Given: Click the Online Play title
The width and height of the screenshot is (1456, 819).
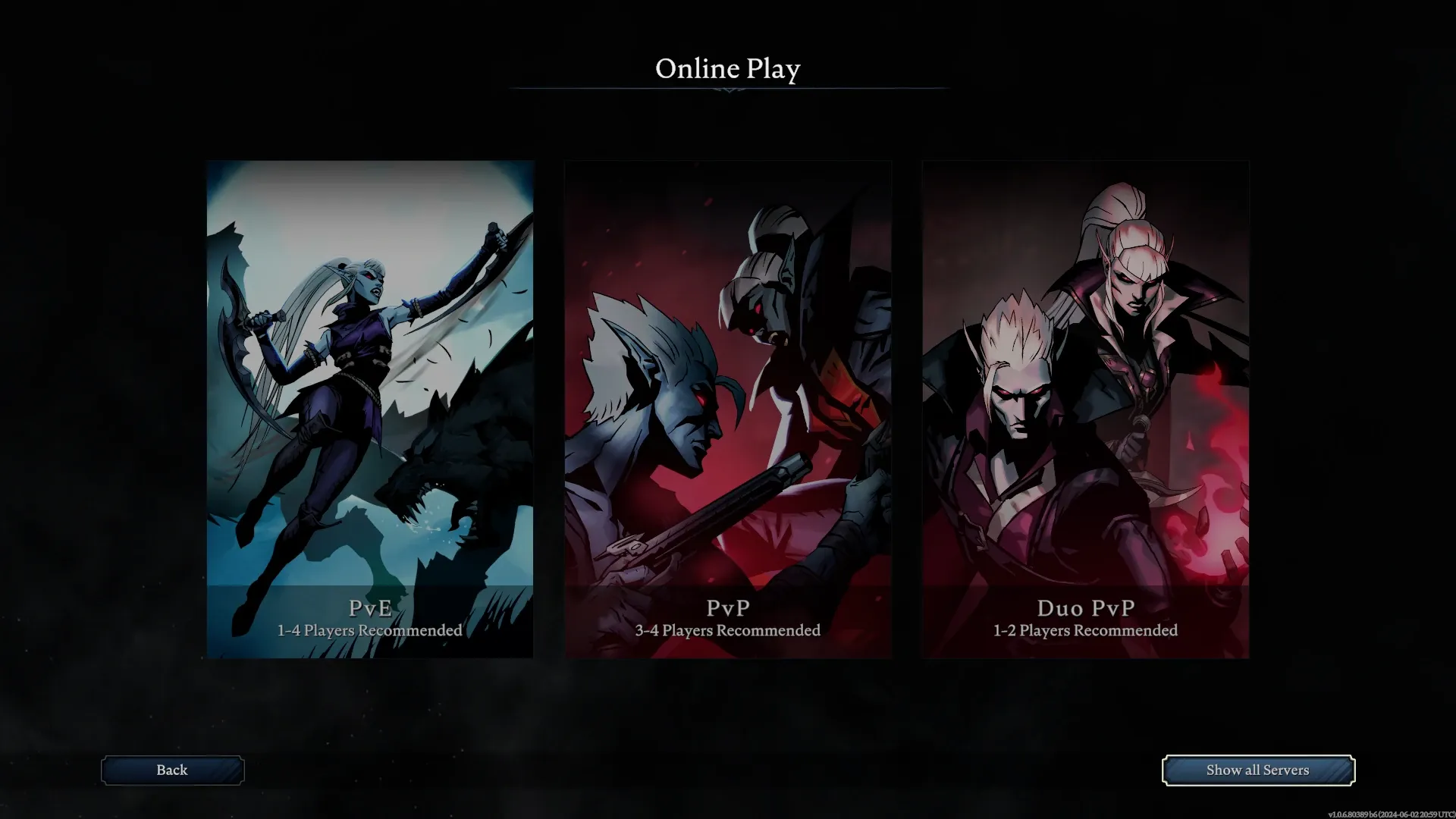Looking at the screenshot, I should (728, 69).
